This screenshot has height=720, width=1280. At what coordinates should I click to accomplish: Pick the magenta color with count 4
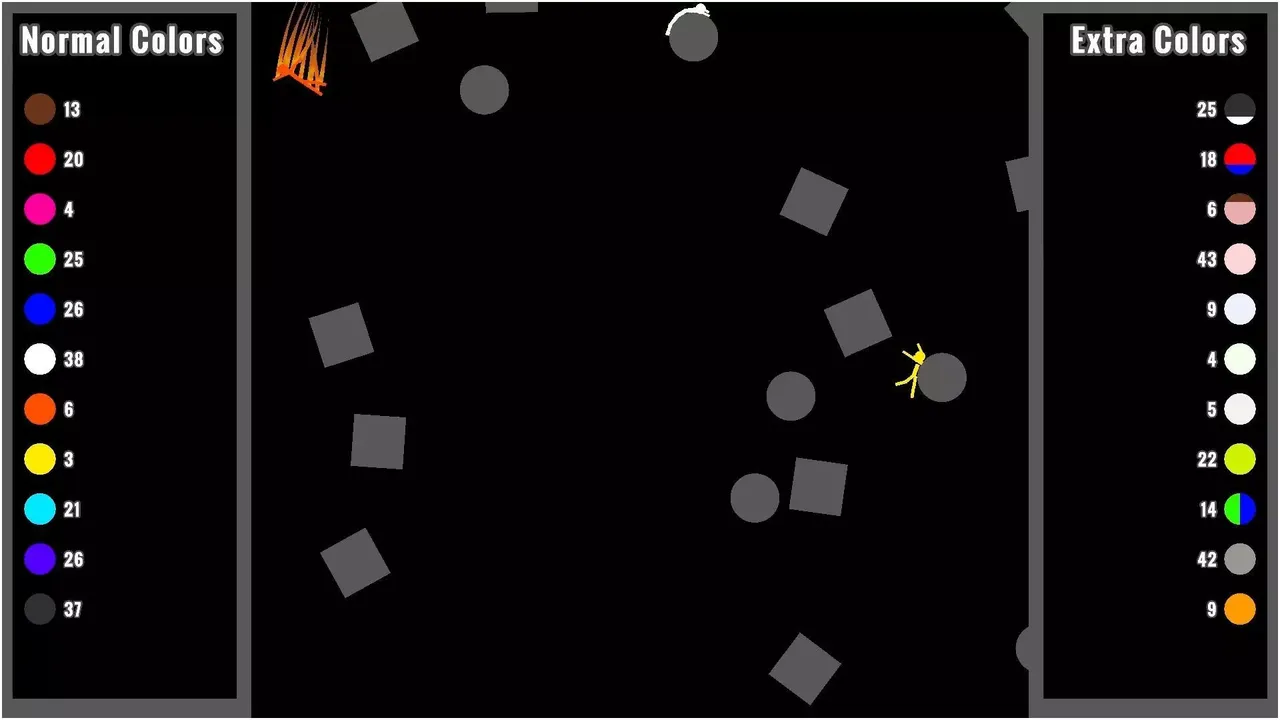tap(40, 210)
